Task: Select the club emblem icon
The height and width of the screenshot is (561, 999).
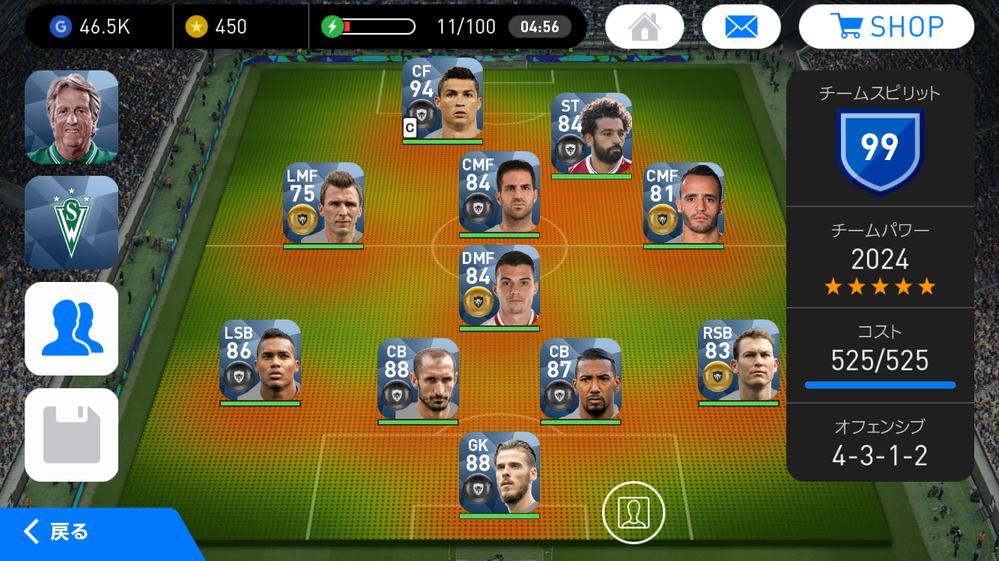Action: click(71, 222)
